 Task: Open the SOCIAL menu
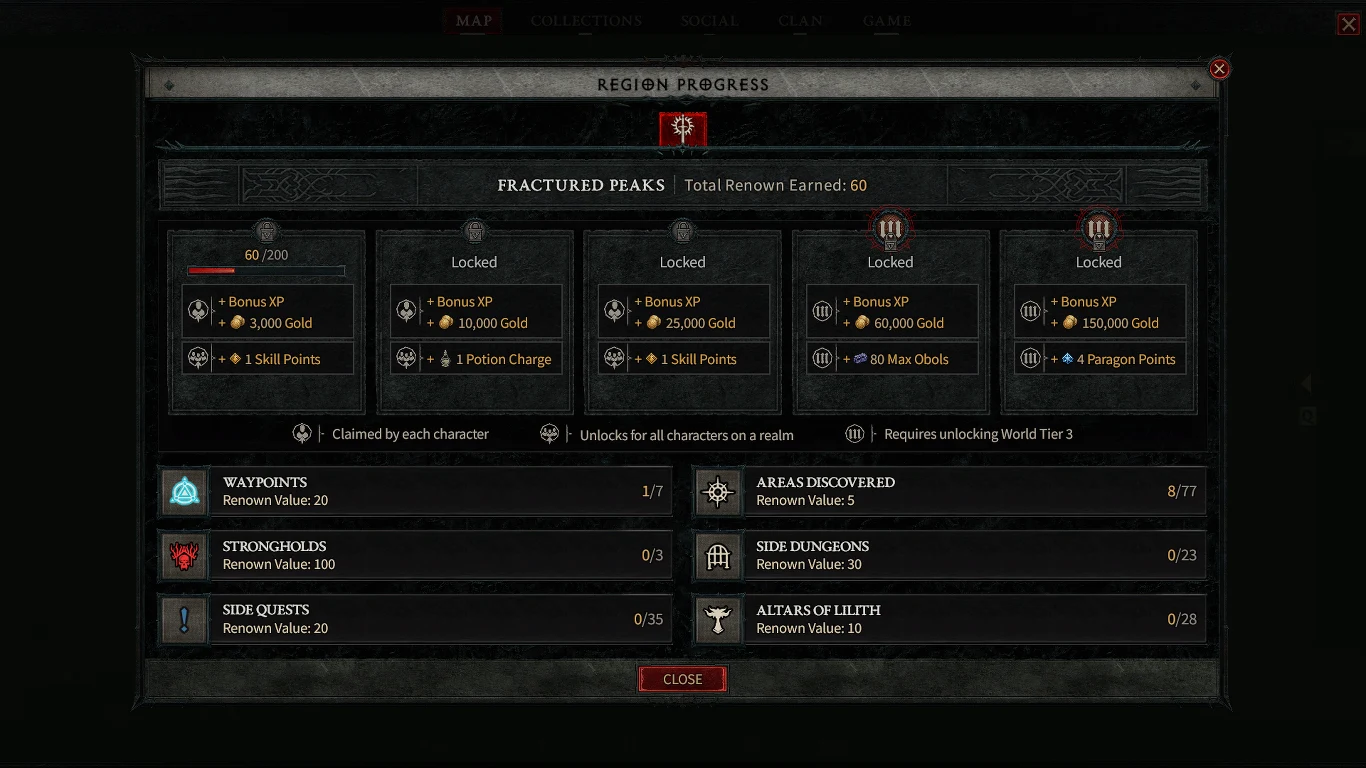click(709, 20)
